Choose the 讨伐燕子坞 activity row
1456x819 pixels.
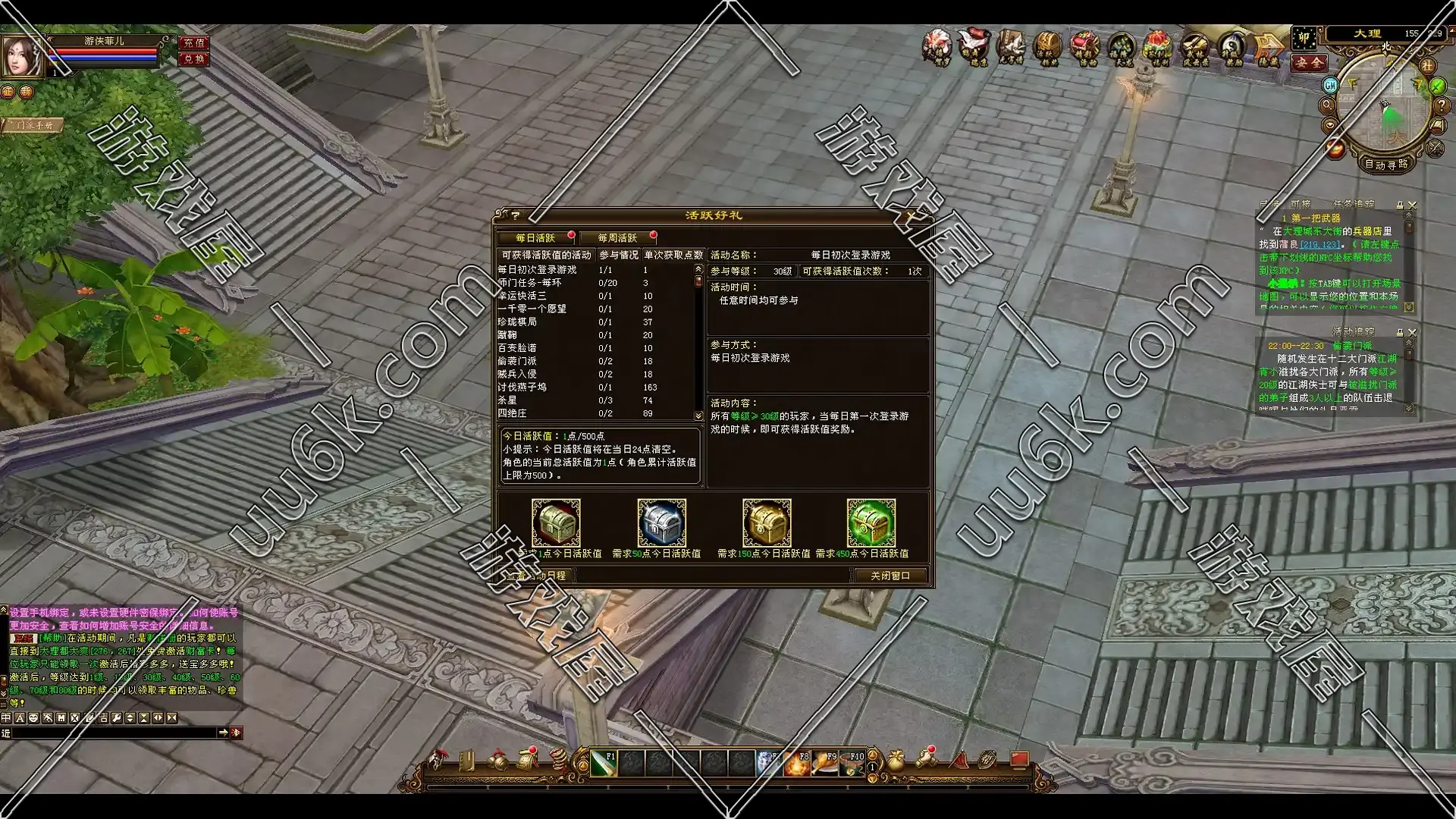[x=522, y=388]
